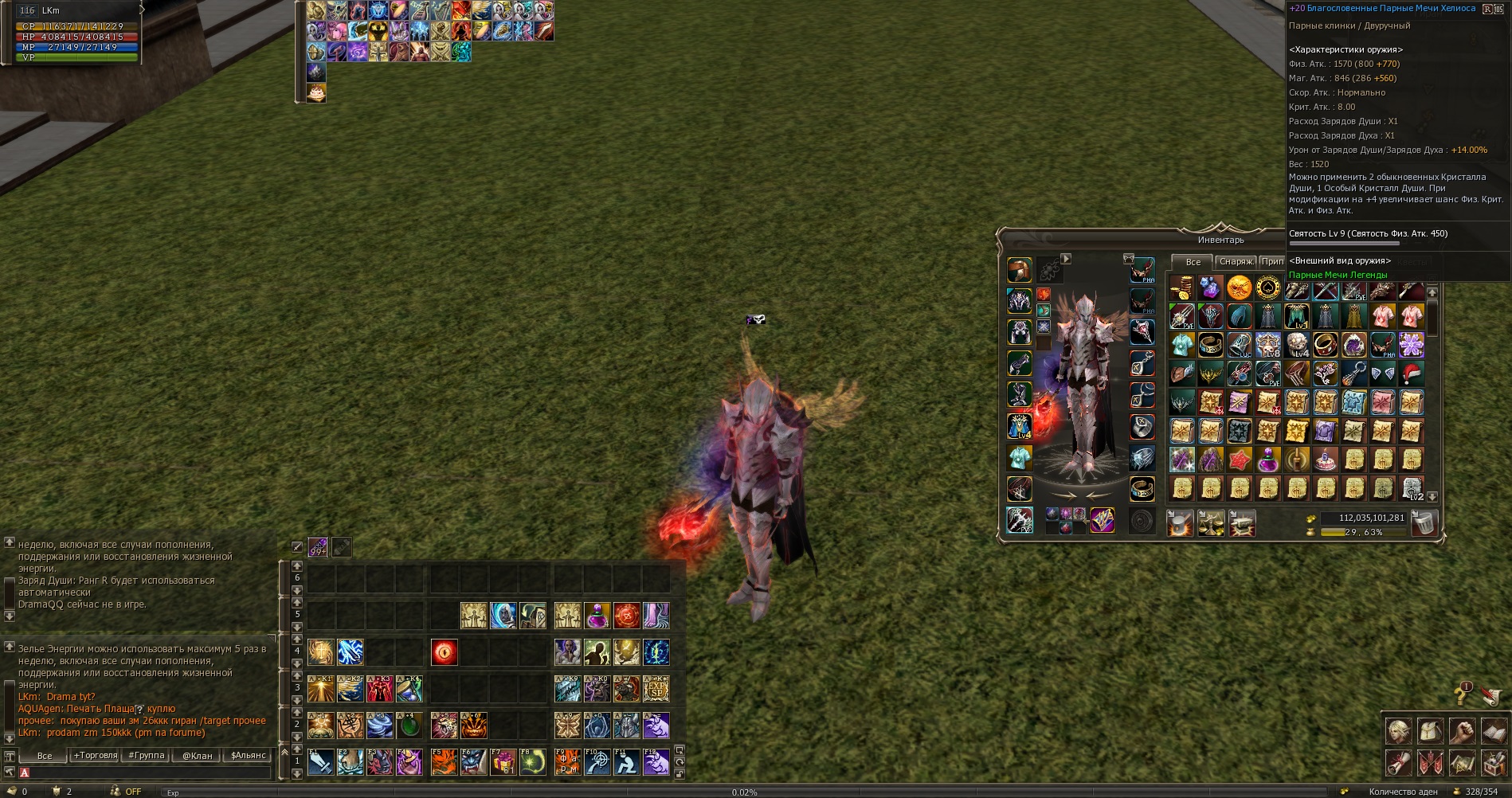Use the gift box item on F7
Viewport: 1512px width, 798px height.
503,762
